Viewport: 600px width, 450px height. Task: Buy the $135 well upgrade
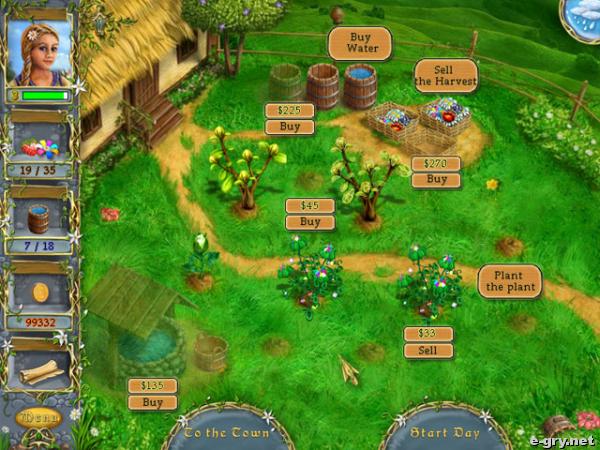(x=152, y=402)
